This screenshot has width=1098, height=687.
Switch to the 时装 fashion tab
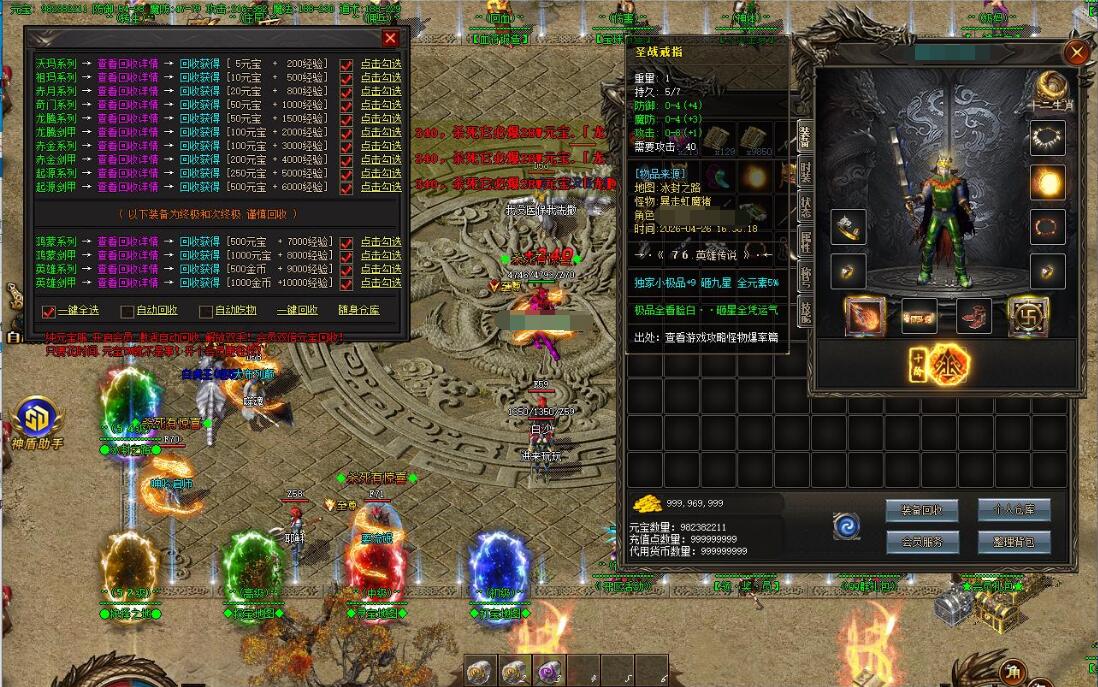805,172
